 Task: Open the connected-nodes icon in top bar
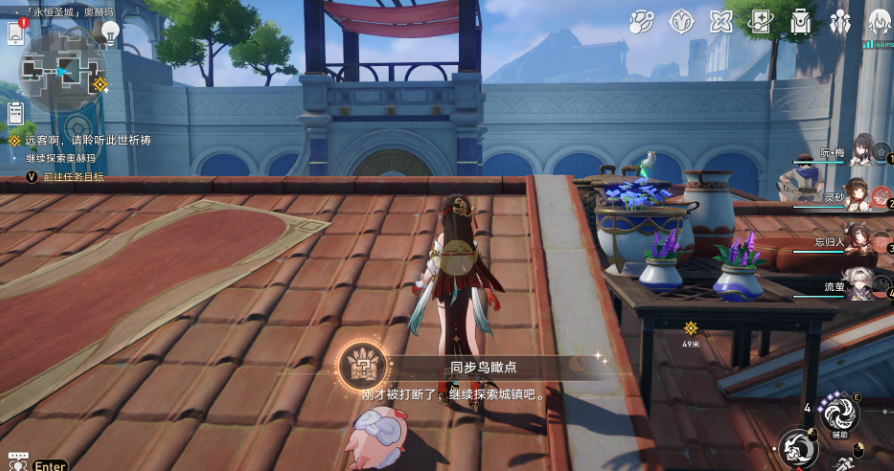[642, 21]
